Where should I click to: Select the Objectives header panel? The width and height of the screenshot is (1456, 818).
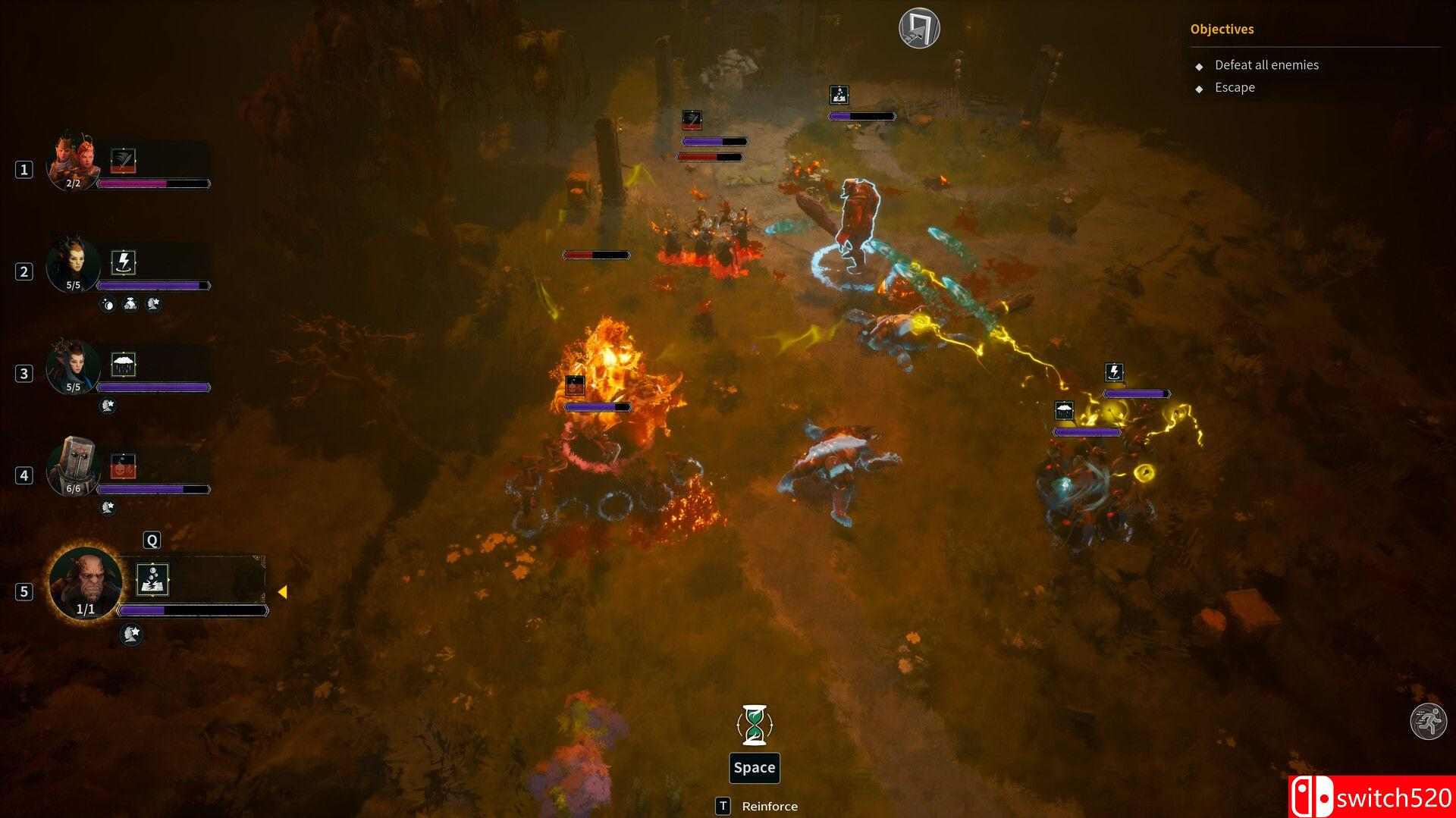(x=1222, y=29)
